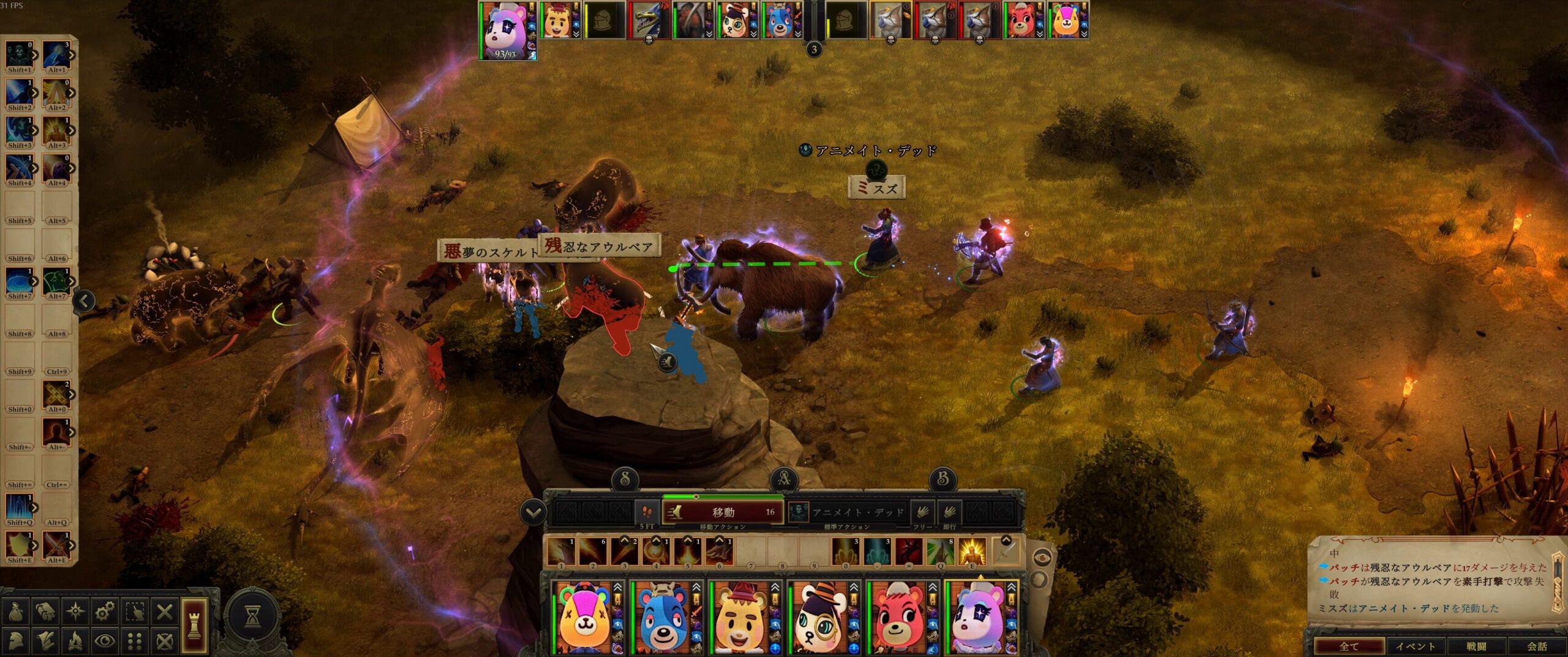
Task: Select the blue bear party portrait
Action: pyautogui.click(x=663, y=618)
